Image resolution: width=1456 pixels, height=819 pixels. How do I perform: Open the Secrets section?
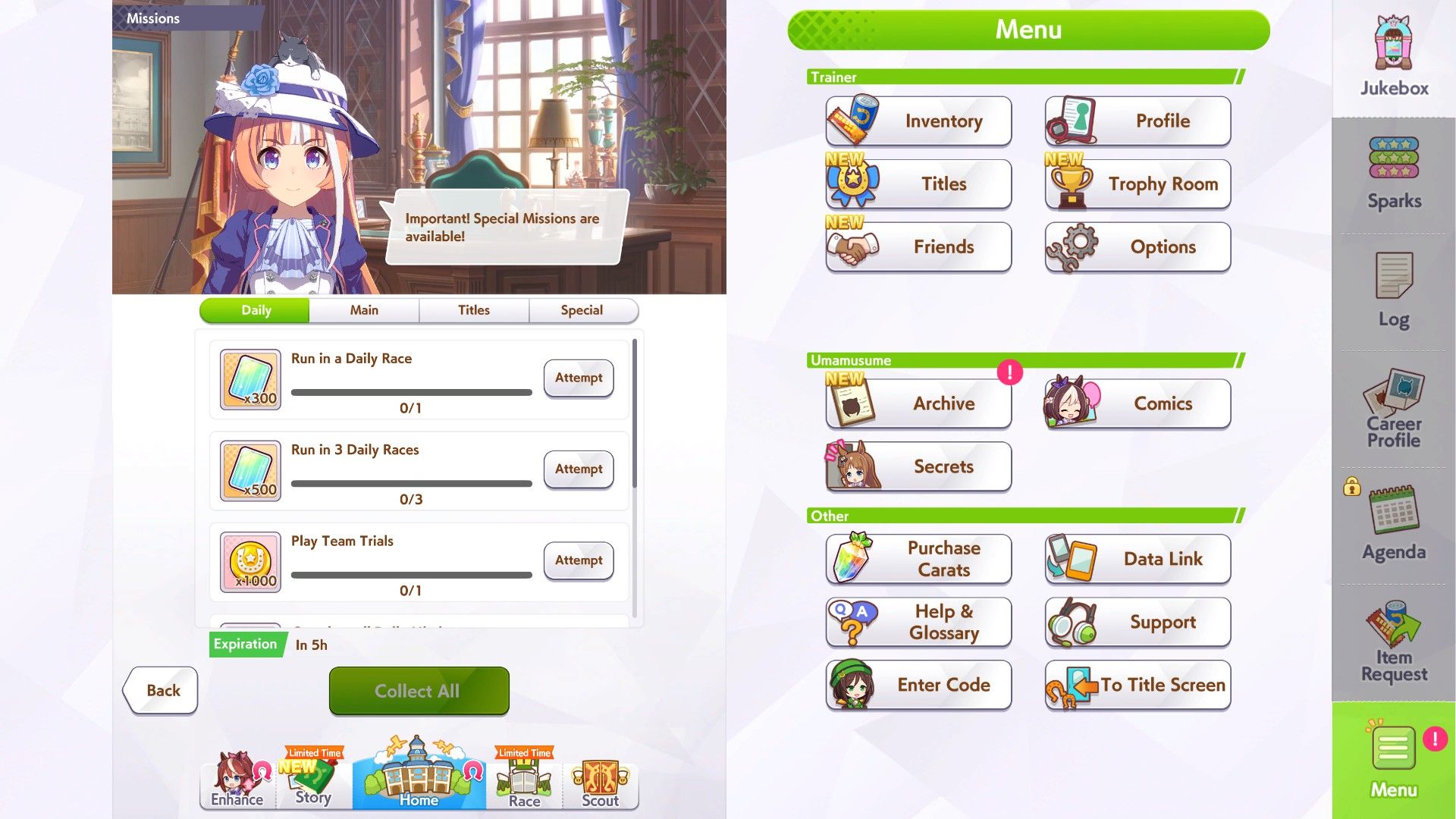point(918,466)
